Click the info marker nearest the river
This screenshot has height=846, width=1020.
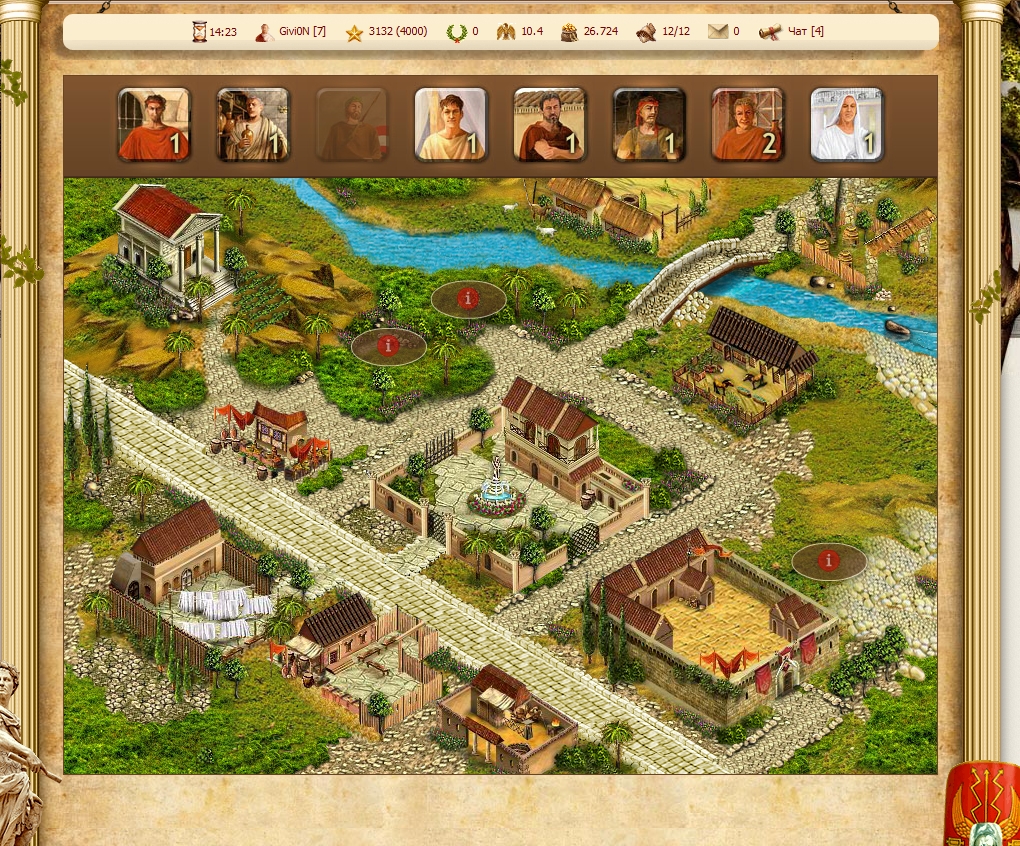click(x=467, y=298)
